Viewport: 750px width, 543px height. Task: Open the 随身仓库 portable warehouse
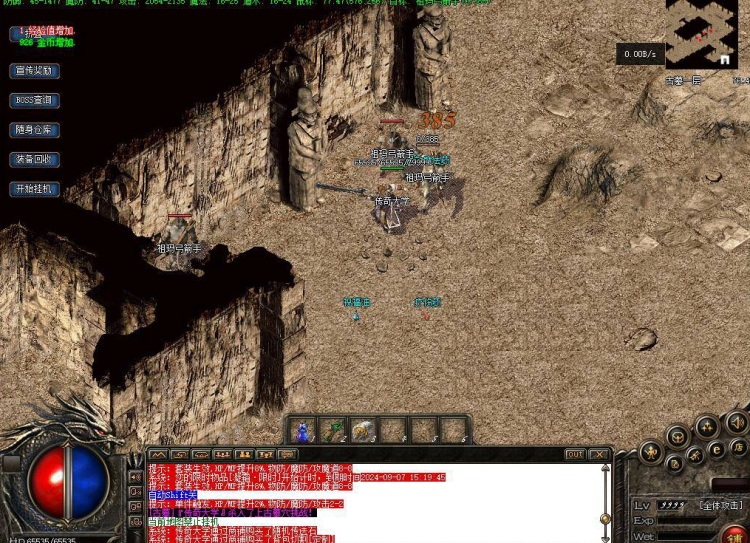pos(35,130)
